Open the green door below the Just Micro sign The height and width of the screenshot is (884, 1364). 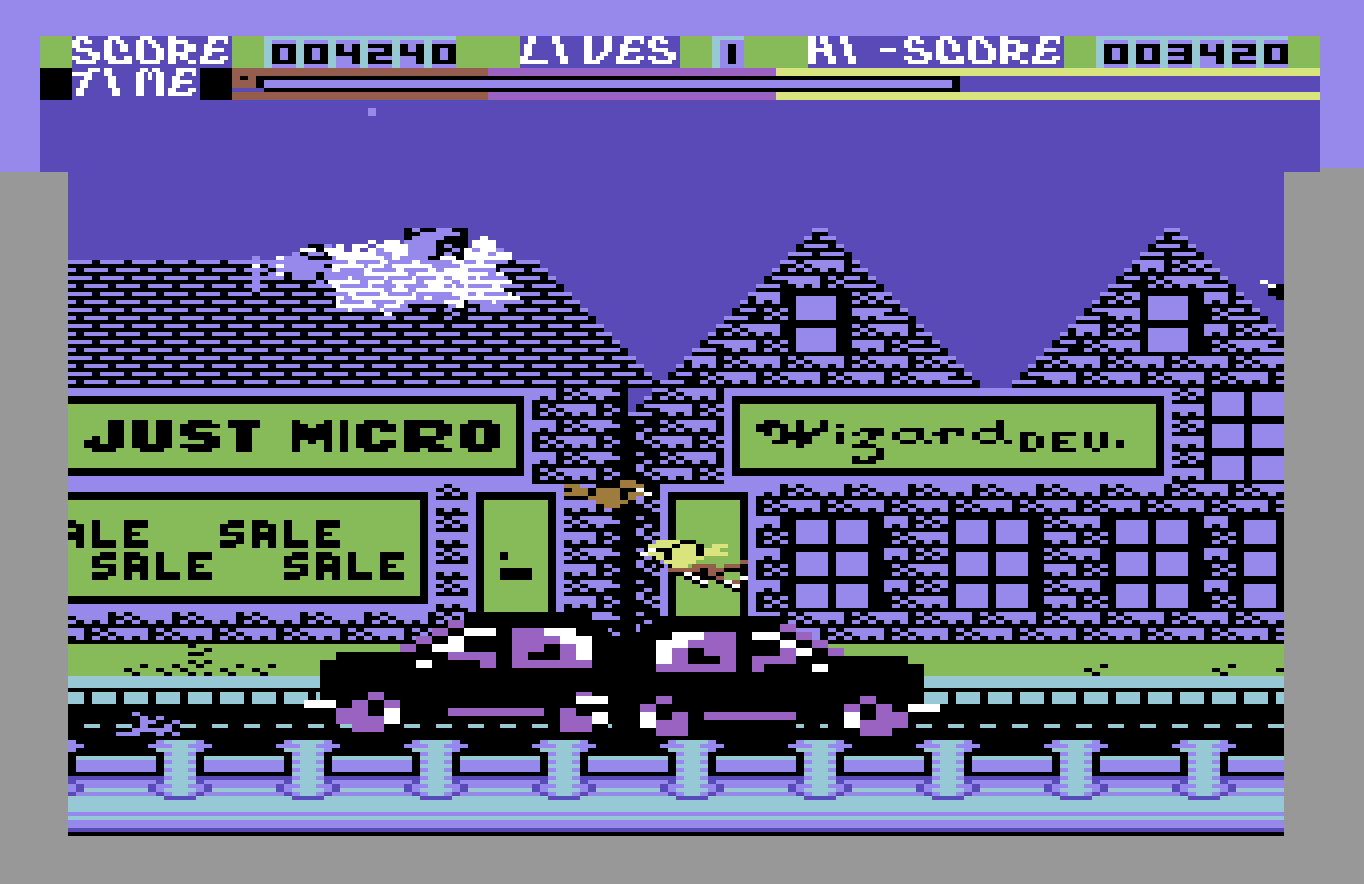[515, 555]
